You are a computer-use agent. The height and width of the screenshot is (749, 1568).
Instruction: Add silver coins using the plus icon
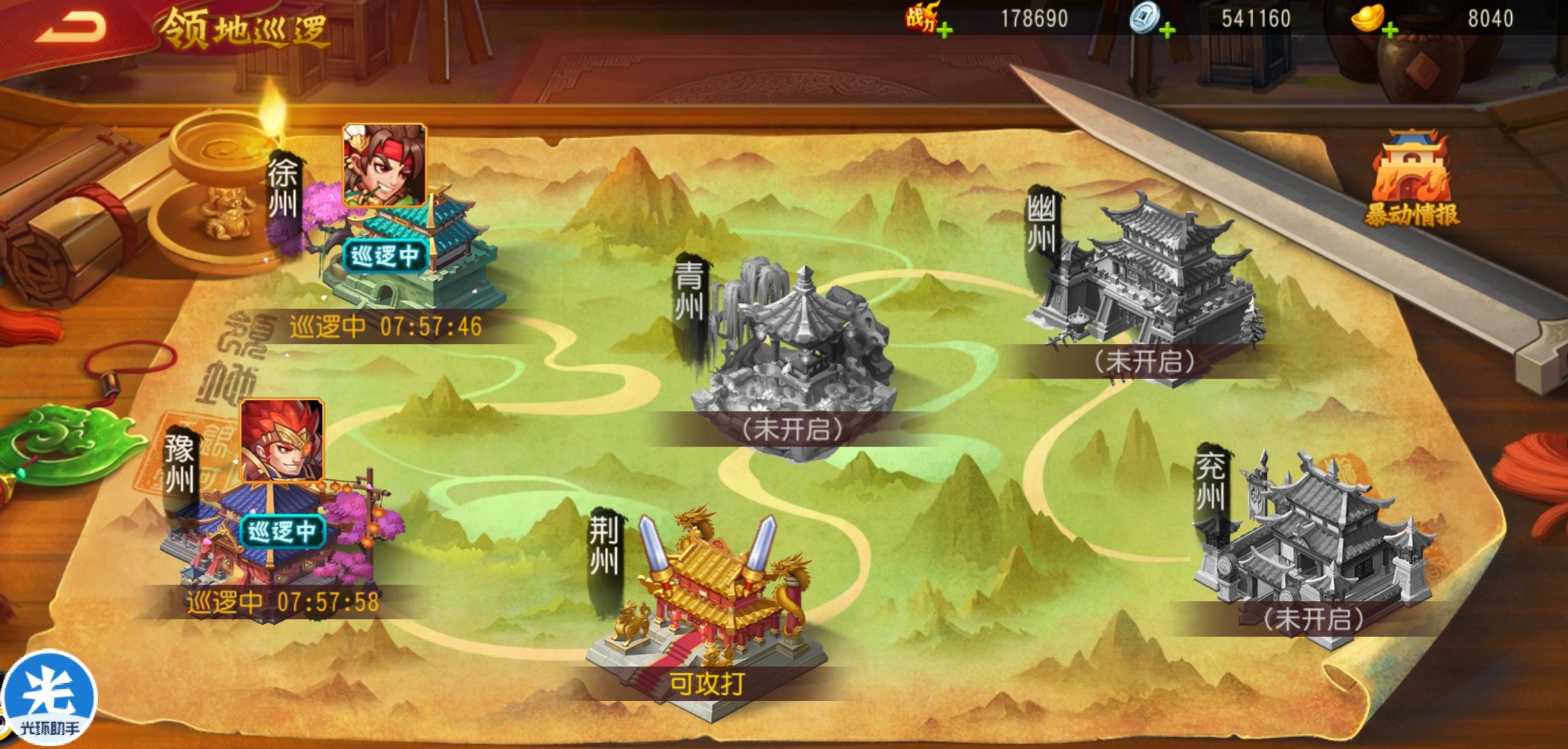tap(1168, 31)
